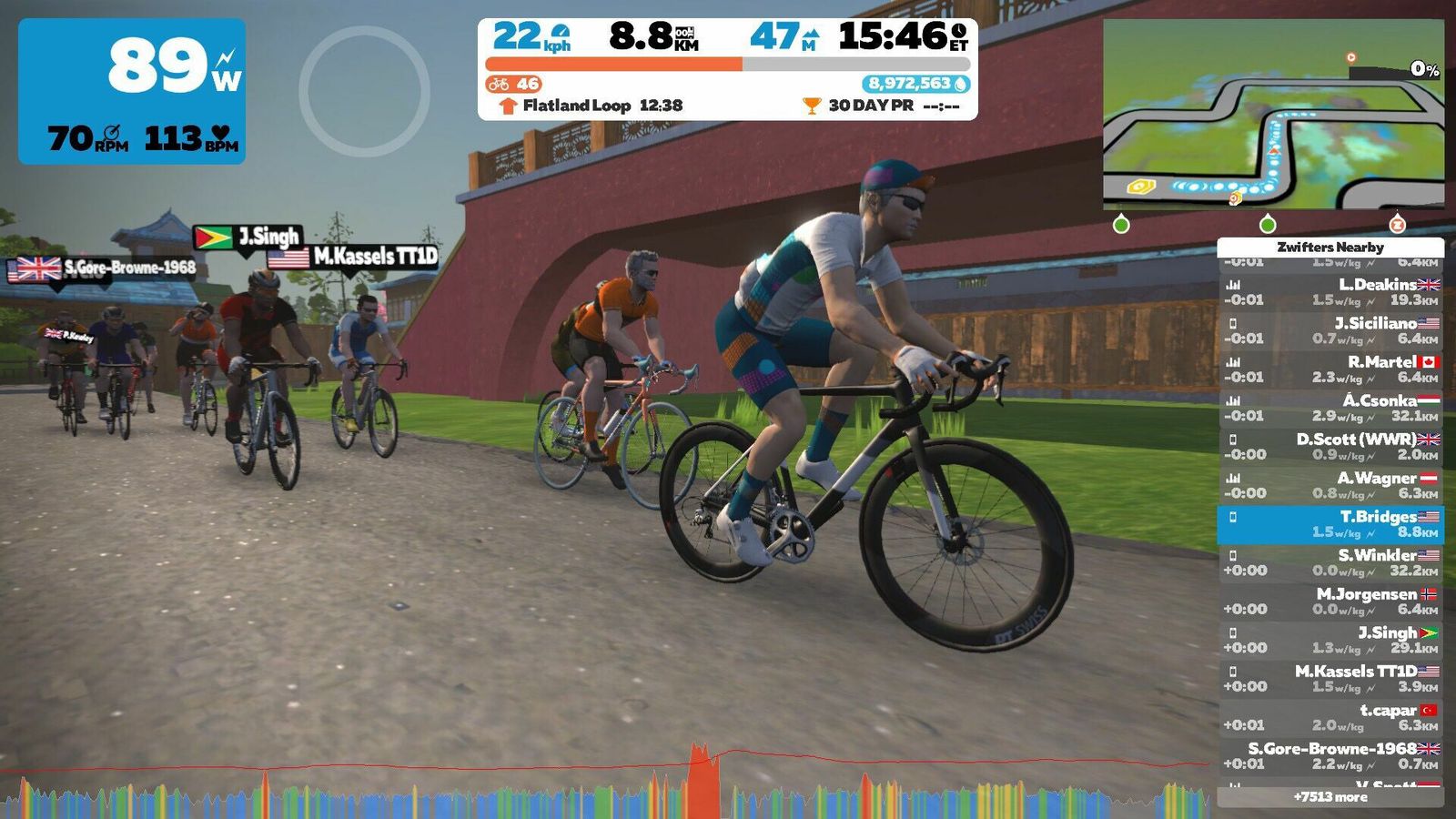Screen dimensions: 1456x819
Task: Select A.Csonka in the riders list
Action: [x=1330, y=408]
